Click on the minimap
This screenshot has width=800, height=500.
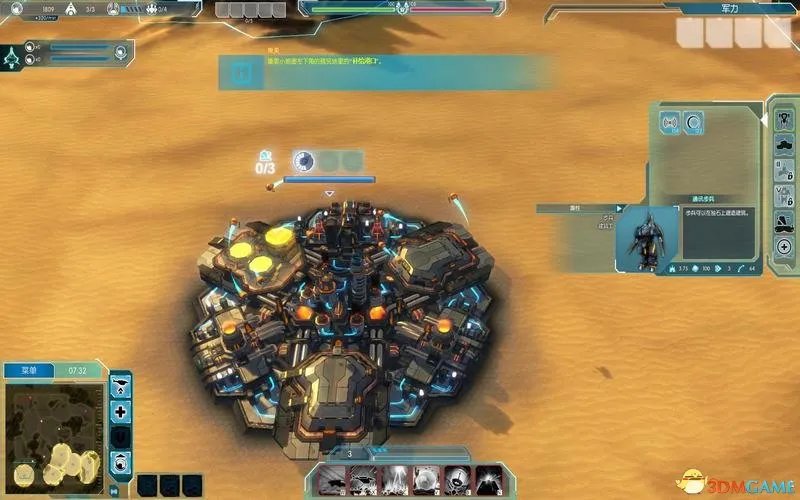[x=52, y=431]
